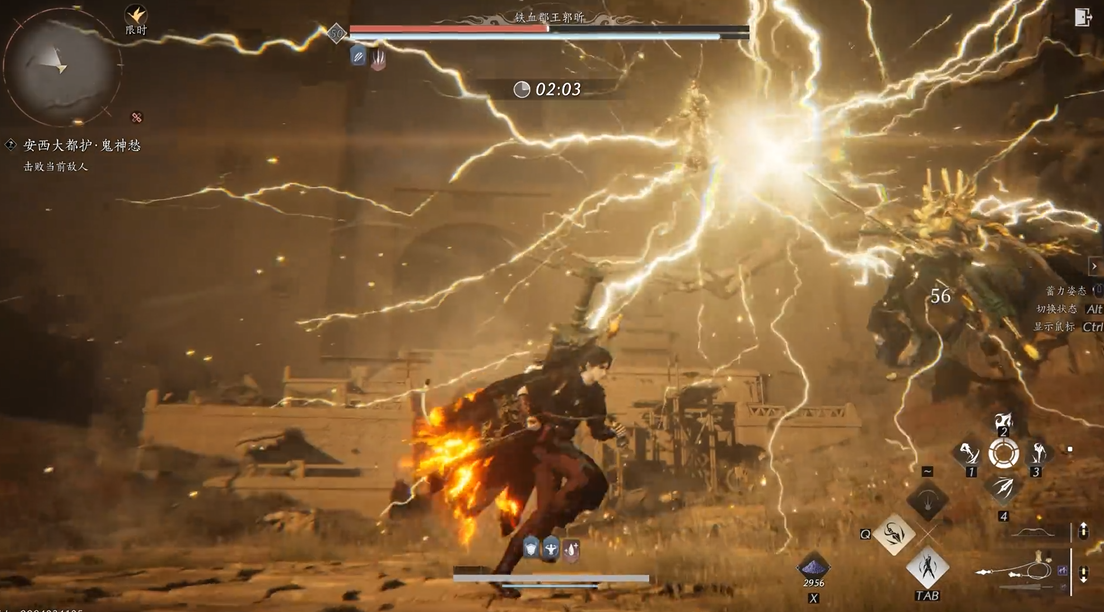Open the circular minimap

point(62,66)
